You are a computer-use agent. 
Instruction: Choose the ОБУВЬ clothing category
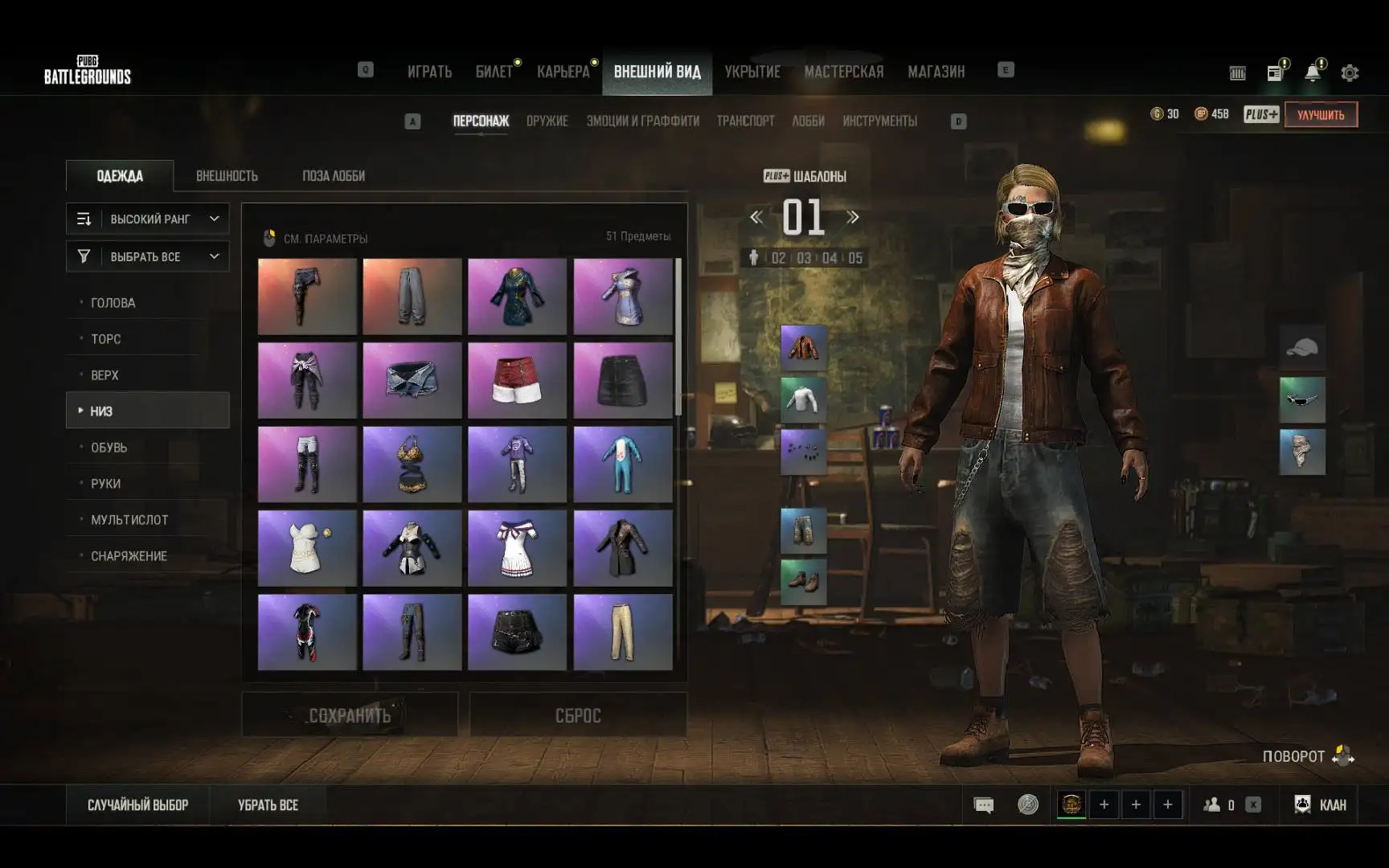click(x=109, y=448)
